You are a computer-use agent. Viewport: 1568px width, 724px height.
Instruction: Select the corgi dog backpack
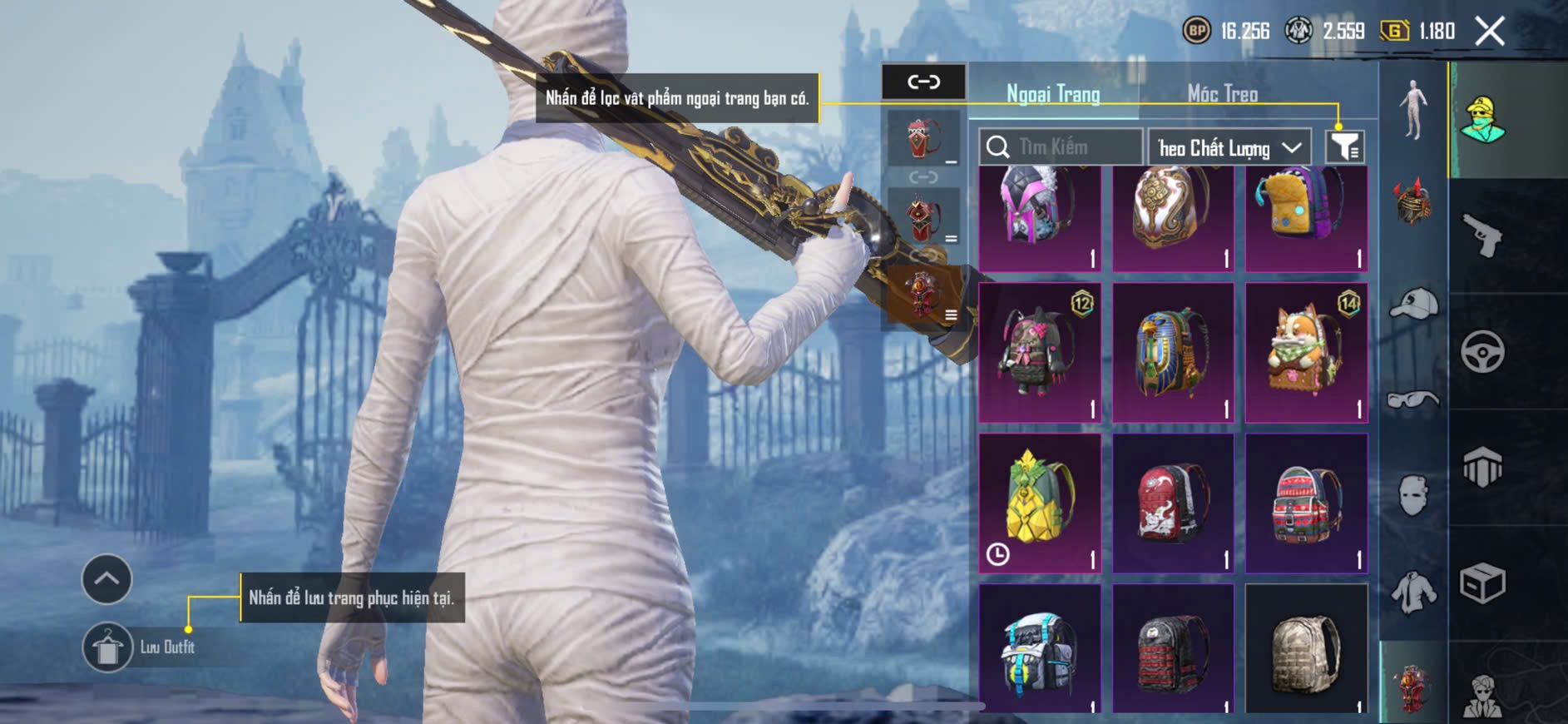tap(1306, 352)
